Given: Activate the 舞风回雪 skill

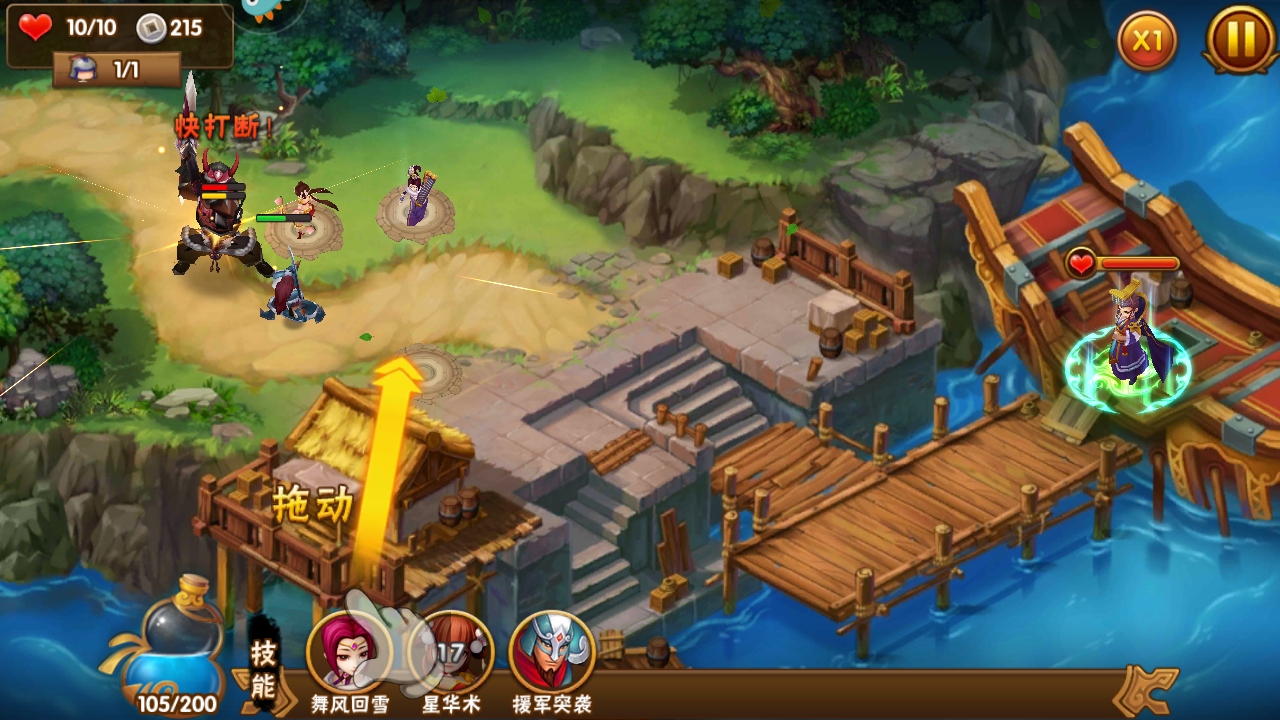Looking at the screenshot, I should [347, 652].
